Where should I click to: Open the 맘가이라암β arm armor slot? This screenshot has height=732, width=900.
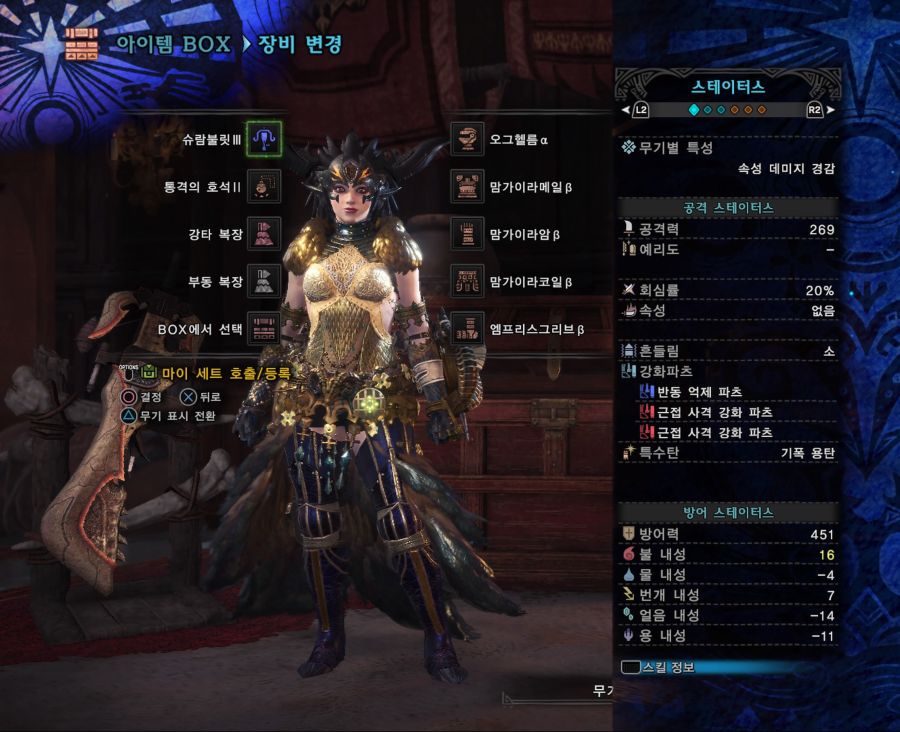(467, 234)
